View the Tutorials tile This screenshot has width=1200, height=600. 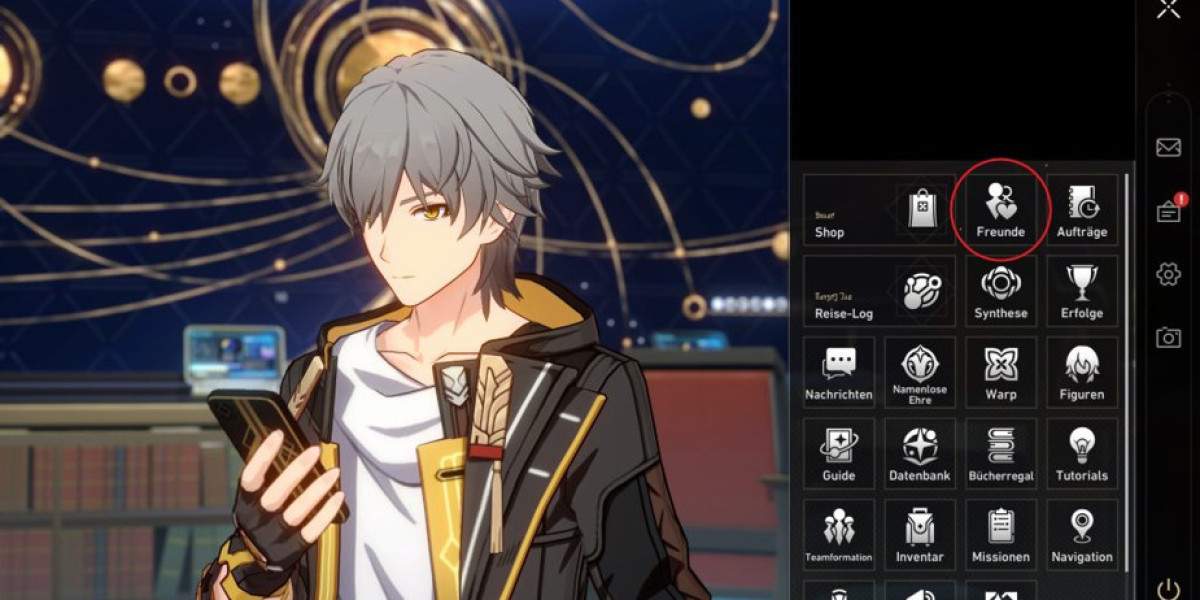click(1082, 453)
